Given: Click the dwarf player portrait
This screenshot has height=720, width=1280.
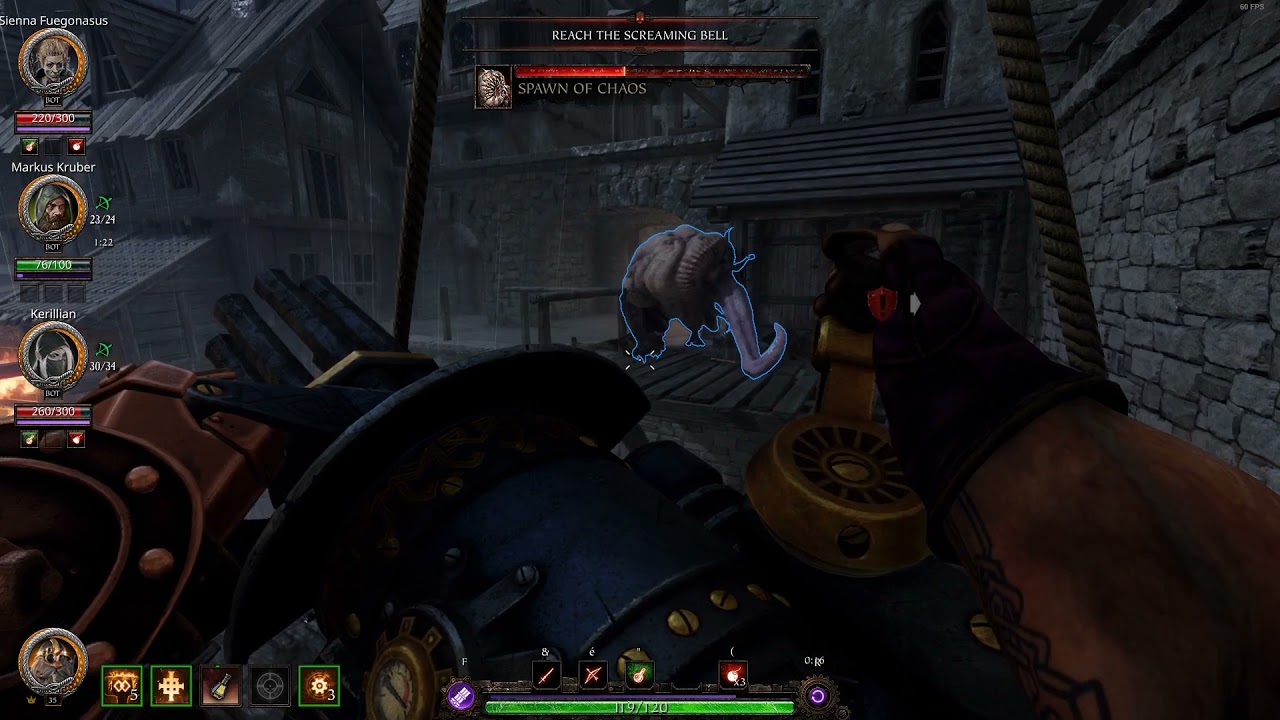Looking at the screenshot, I should point(53,660).
